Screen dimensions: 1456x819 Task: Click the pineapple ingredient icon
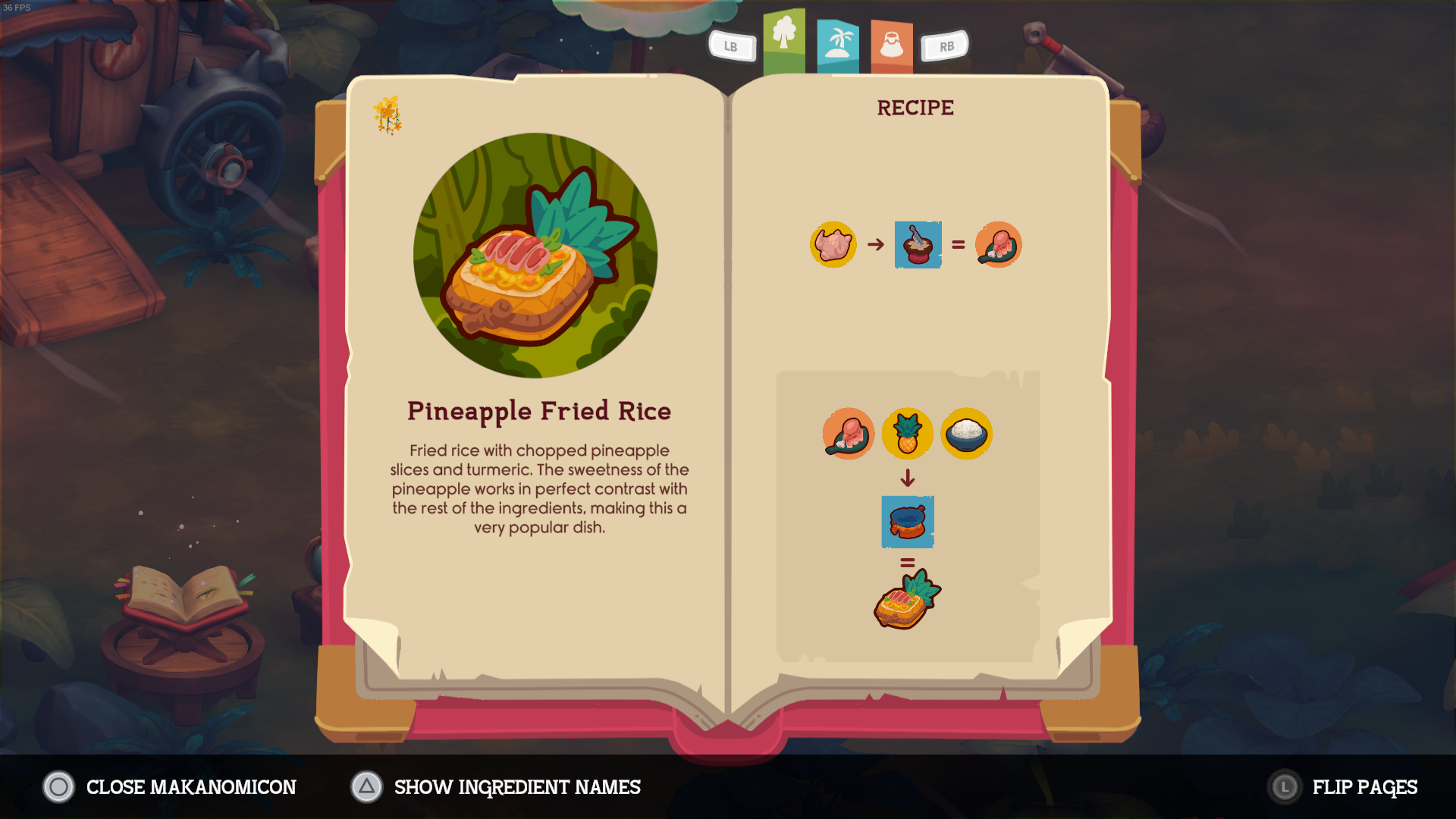[x=907, y=433]
